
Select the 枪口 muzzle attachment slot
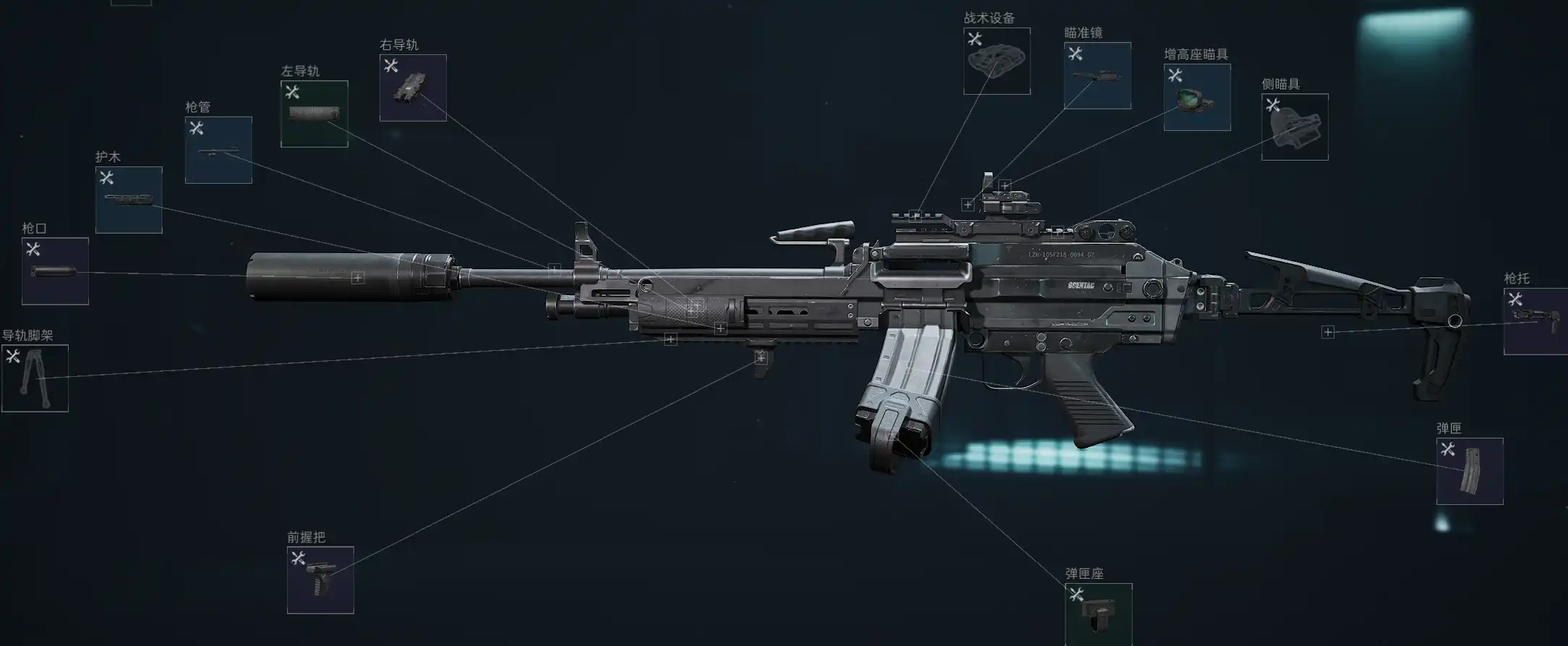pos(55,271)
